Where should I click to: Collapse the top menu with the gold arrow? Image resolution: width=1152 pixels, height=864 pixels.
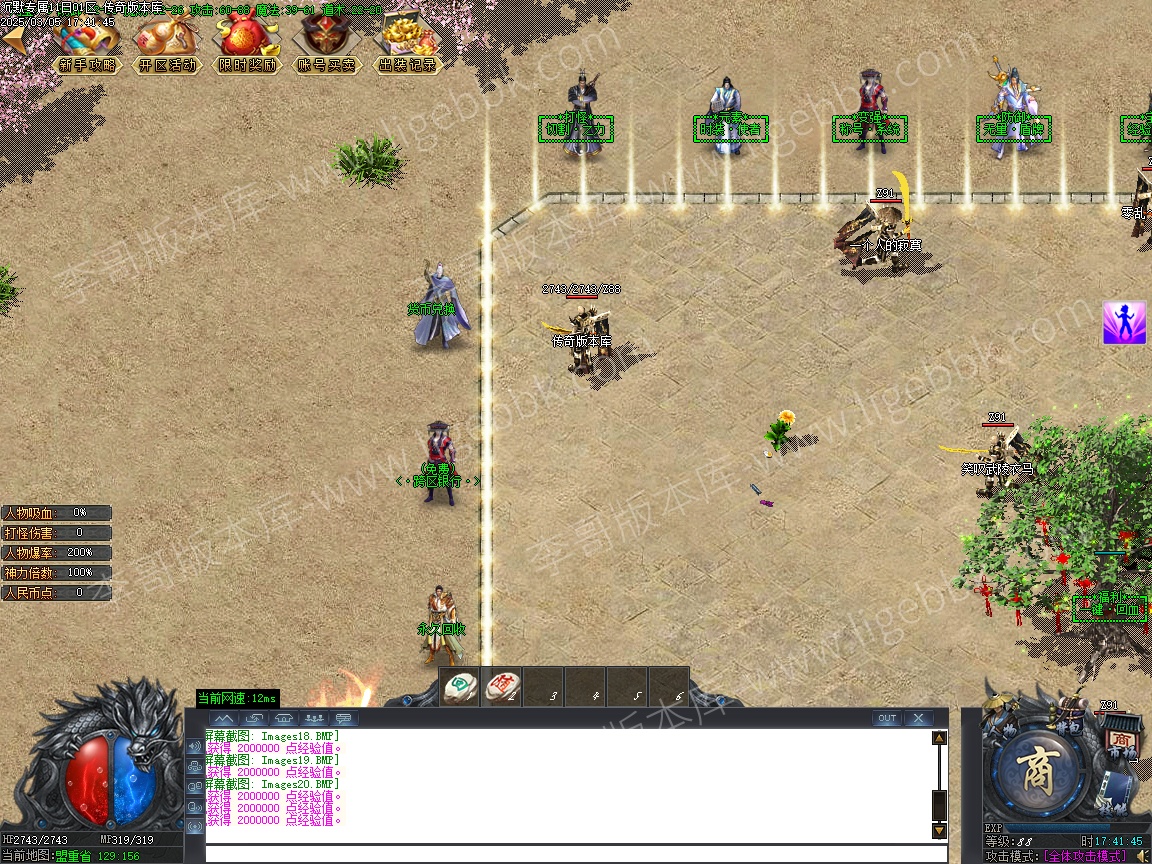click(14, 40)
